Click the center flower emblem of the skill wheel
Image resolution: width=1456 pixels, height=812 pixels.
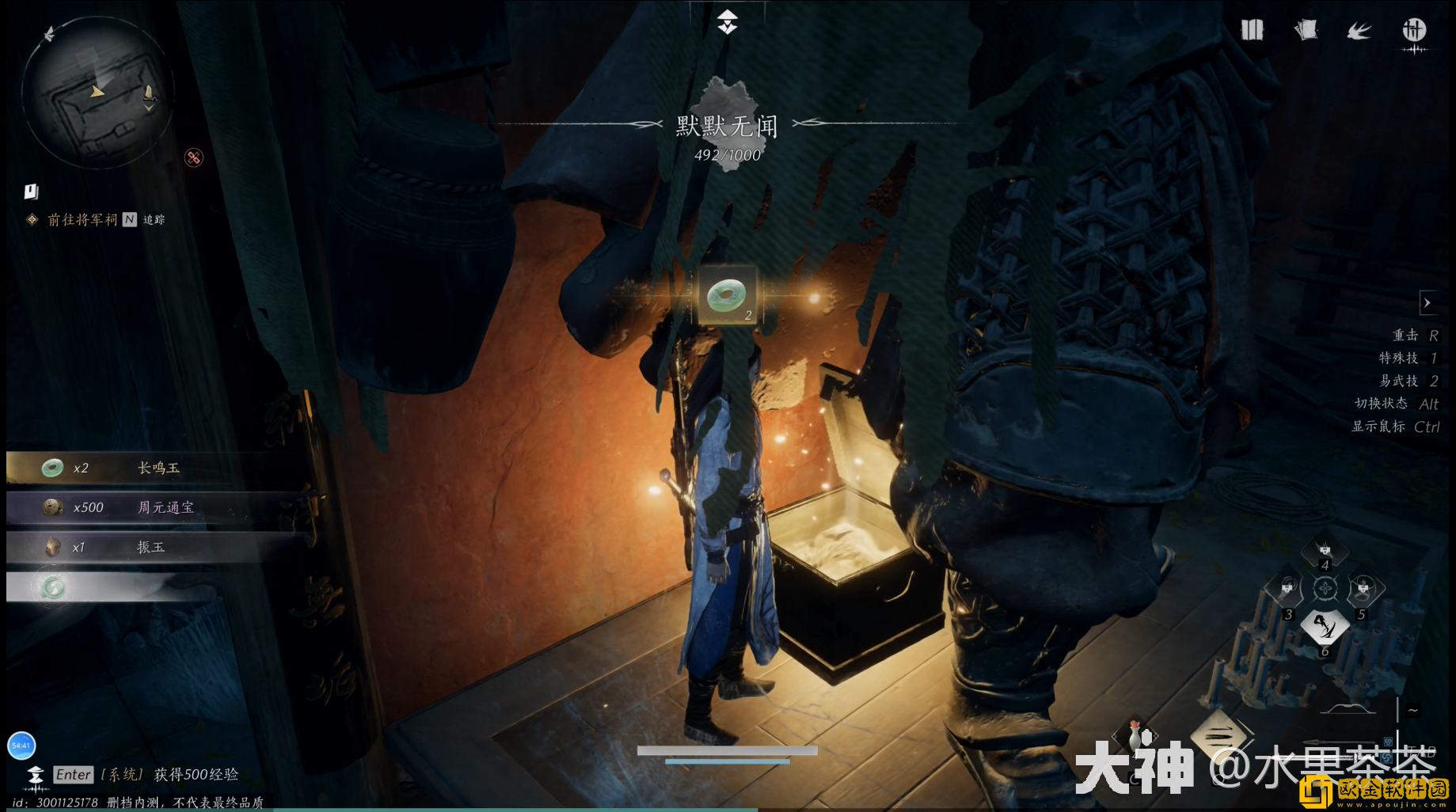[x=1325, y=589]
